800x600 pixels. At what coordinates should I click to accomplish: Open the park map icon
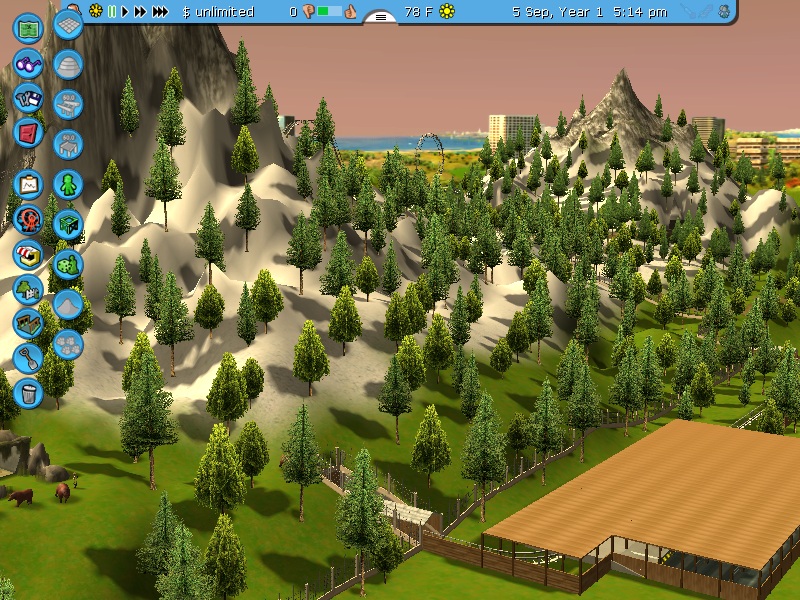click(x=28, y=27)
